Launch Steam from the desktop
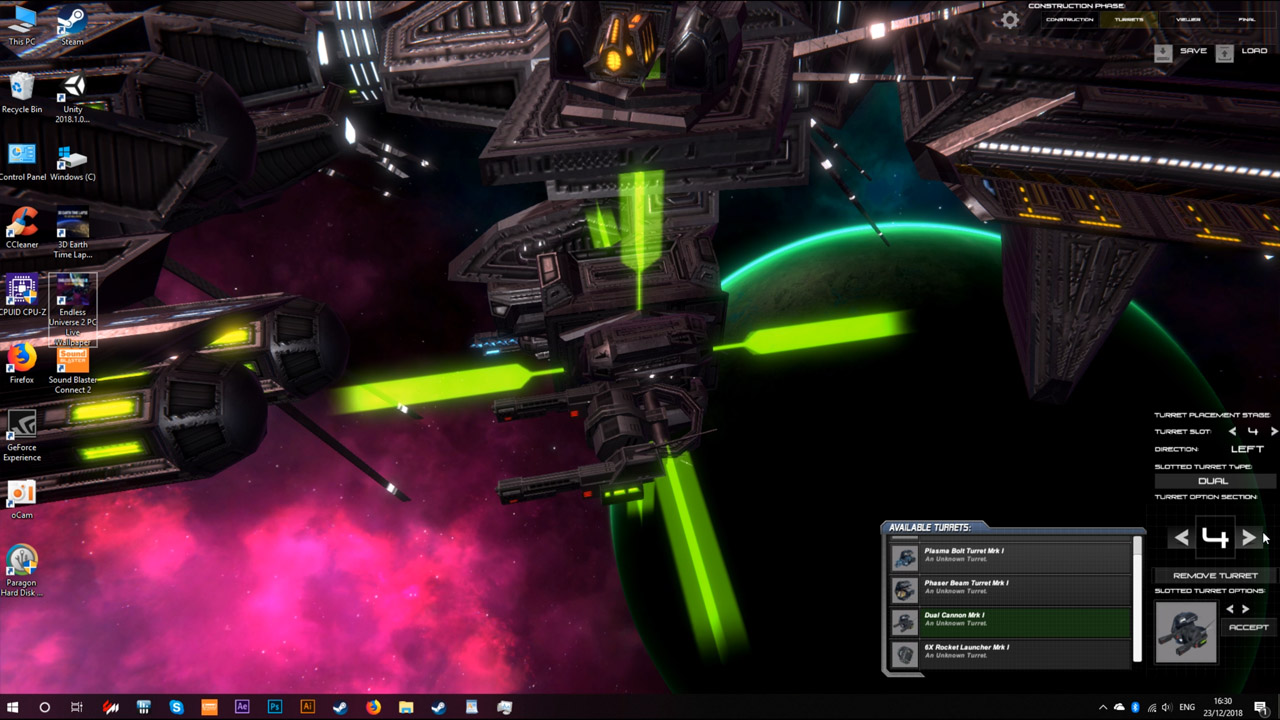The height and width of the screenshot is (720, 1280). (70, 22)
